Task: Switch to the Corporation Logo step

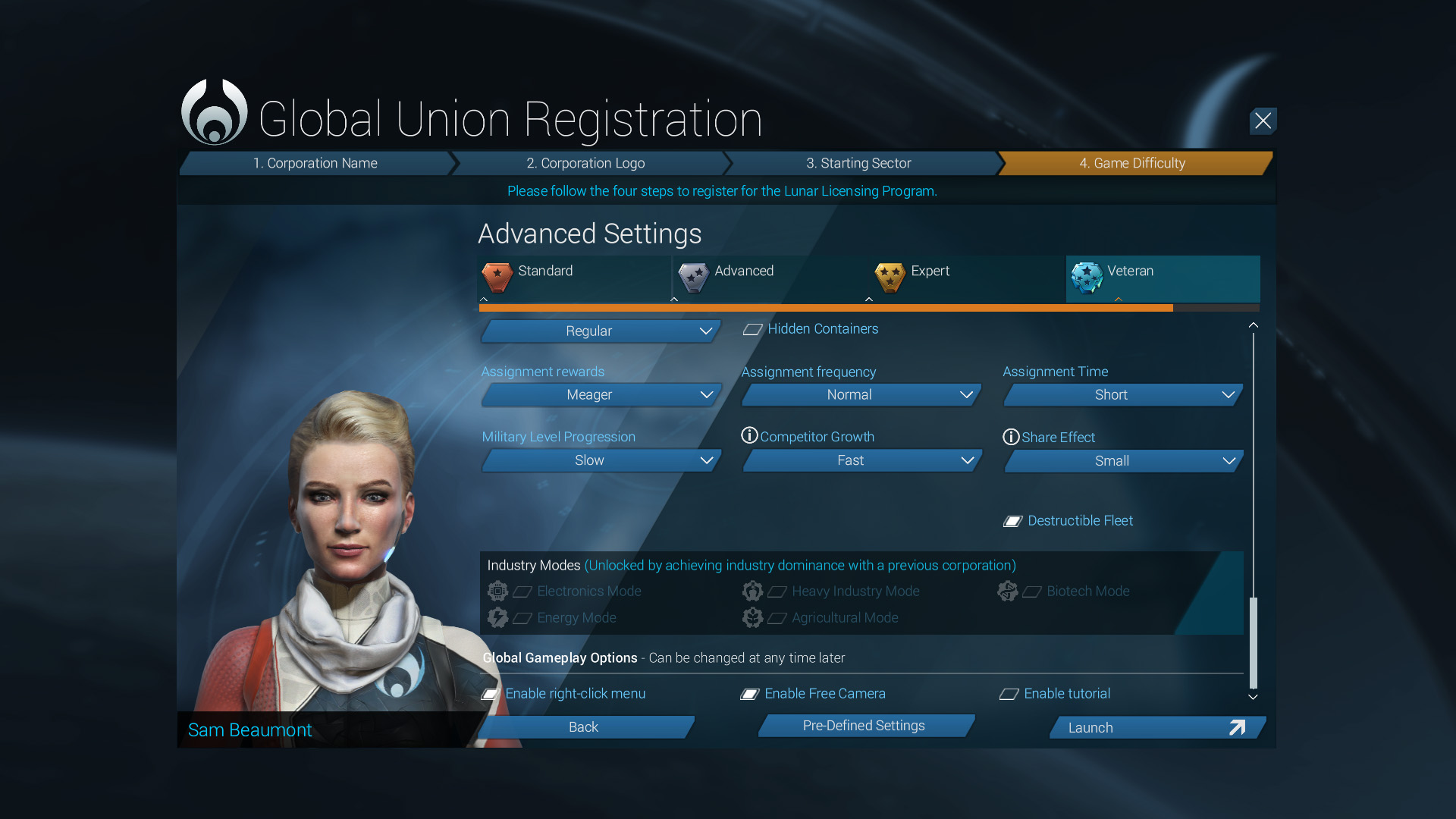Action: (585, 163)
